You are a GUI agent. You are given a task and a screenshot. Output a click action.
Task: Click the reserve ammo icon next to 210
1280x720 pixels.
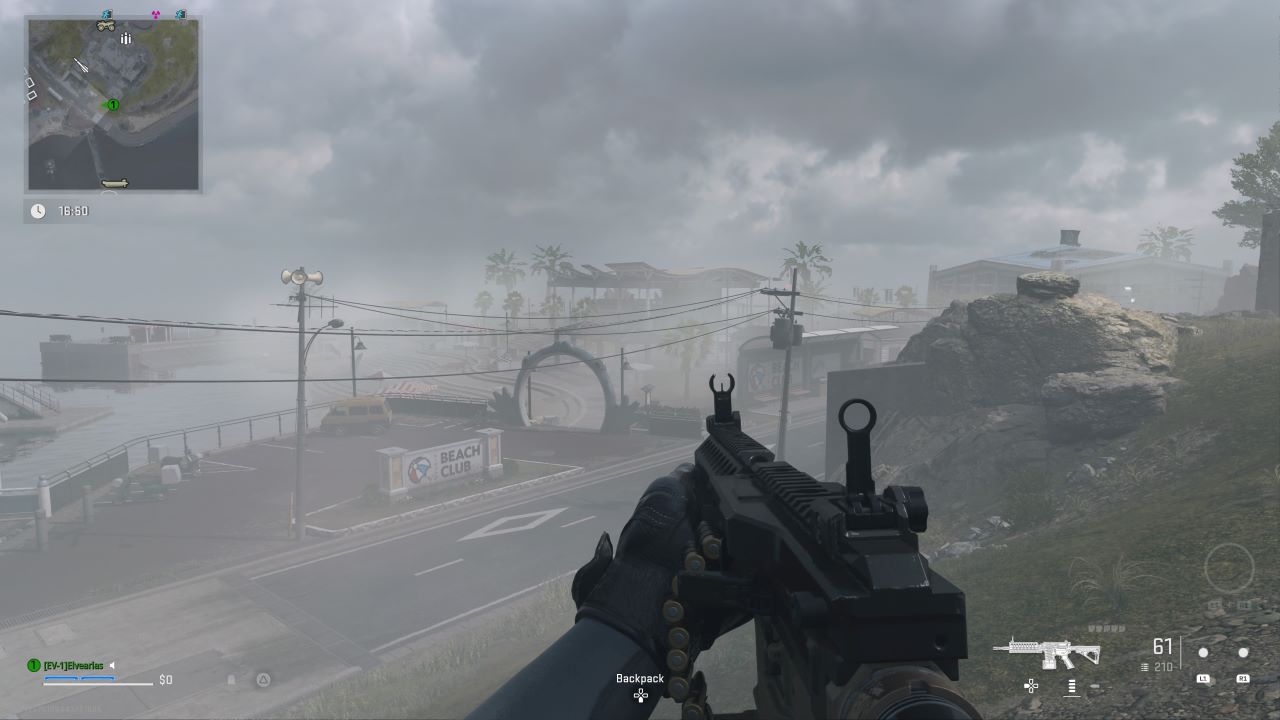(x=1144, y=667)
